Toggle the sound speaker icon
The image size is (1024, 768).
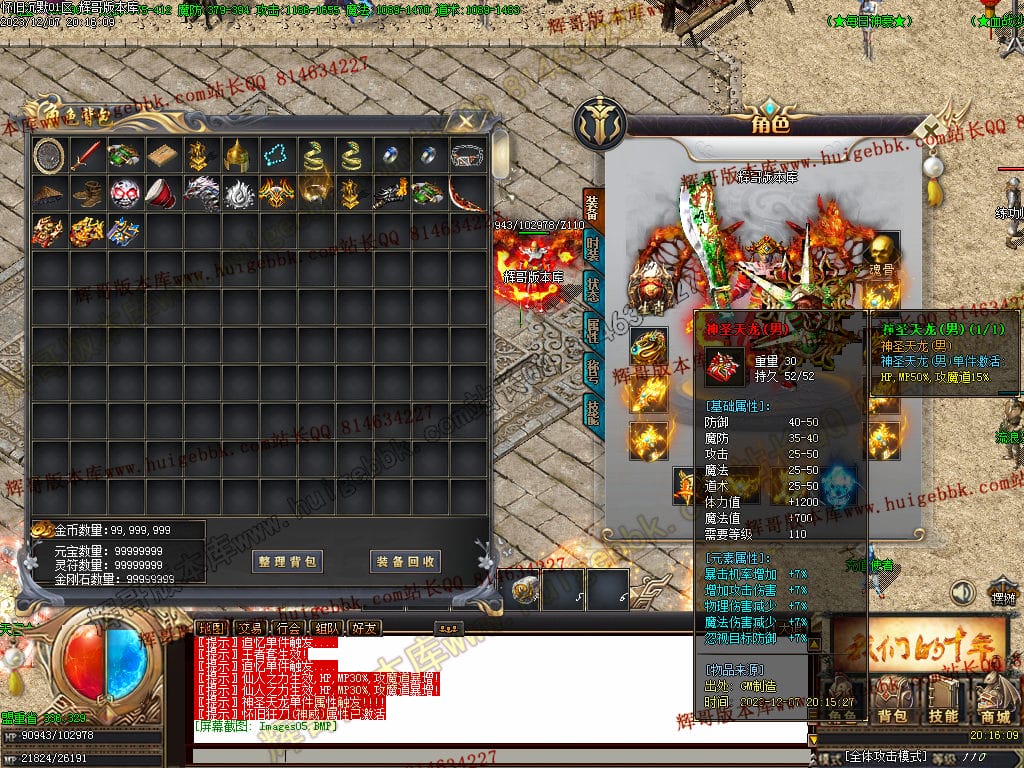[x=962, y=593]
